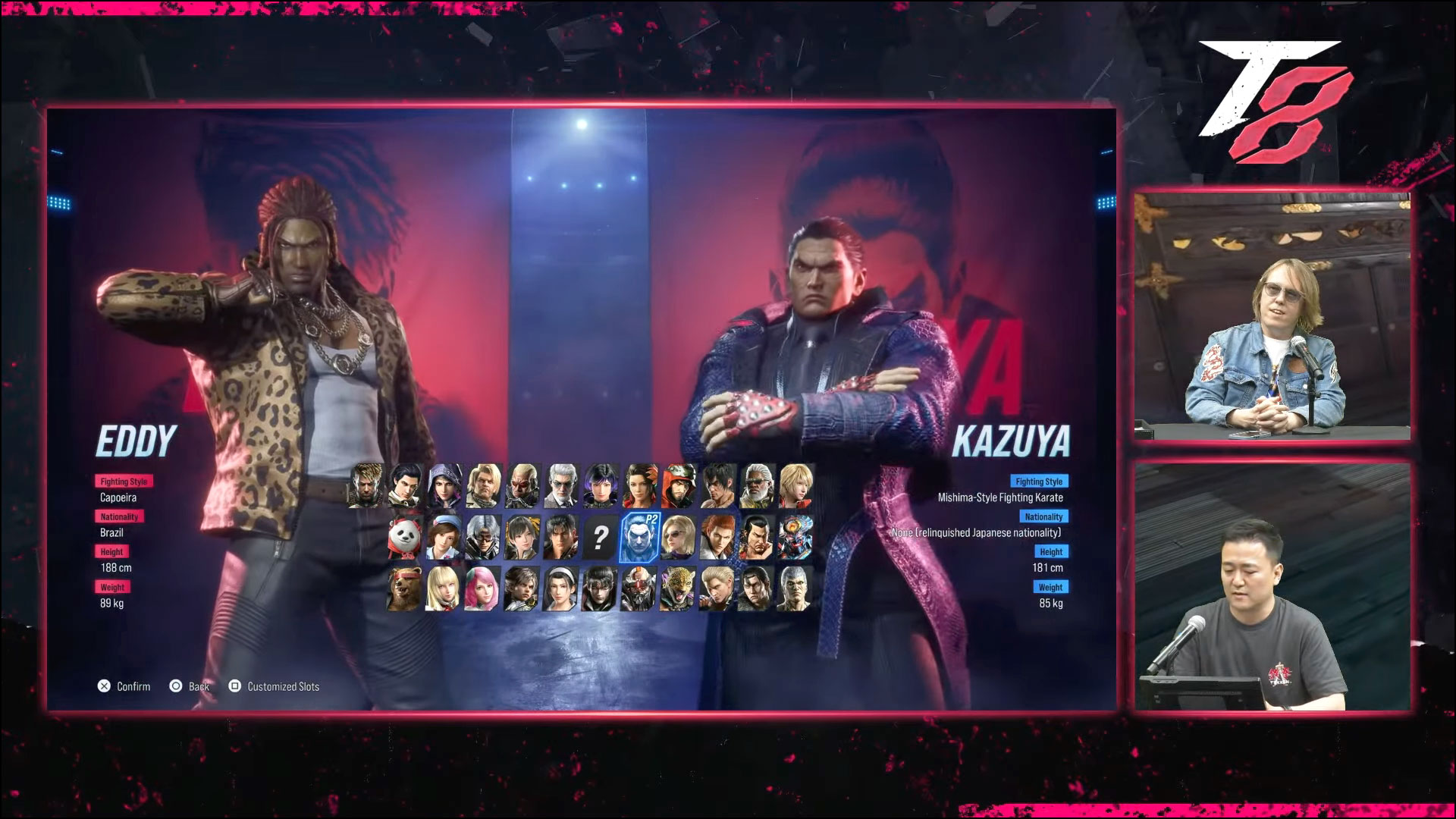1456x819 pixels.
Task: Select Shaheen in the red hood
Action: 678,485
